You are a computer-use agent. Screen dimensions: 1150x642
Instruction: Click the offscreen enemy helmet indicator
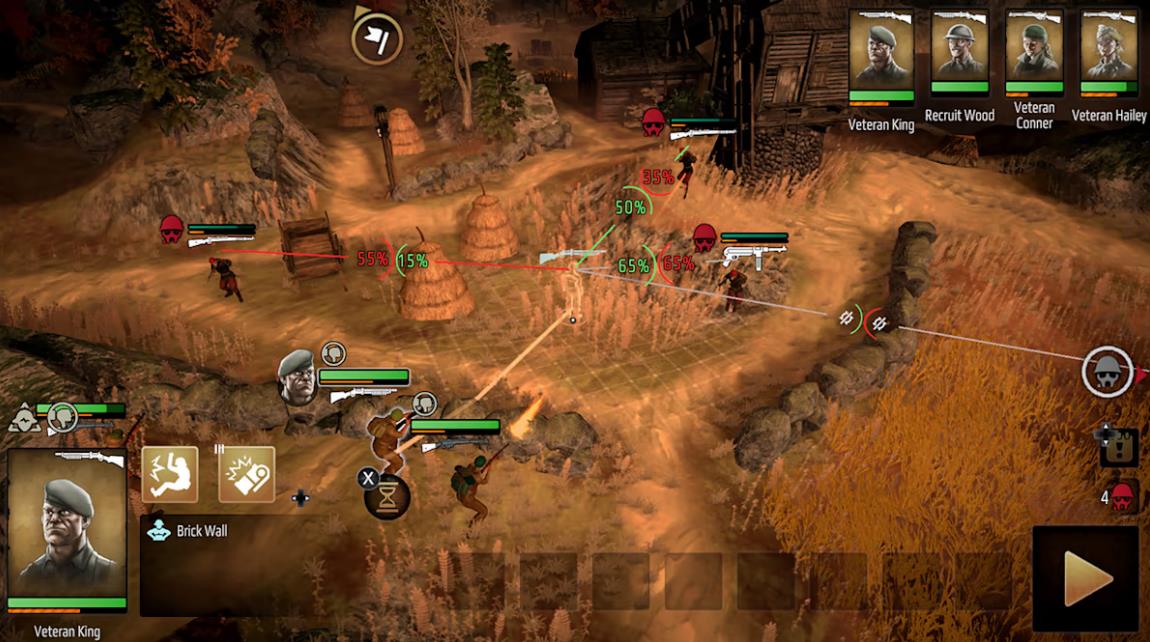(1107, 373)
